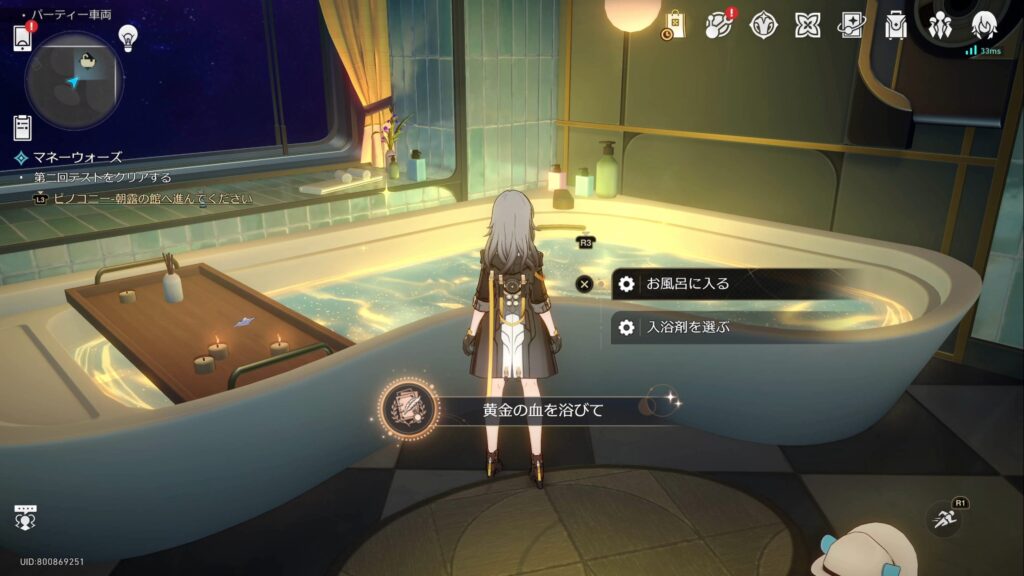
Task: Open the clipboard mission log icon
Action: [22, 127]
